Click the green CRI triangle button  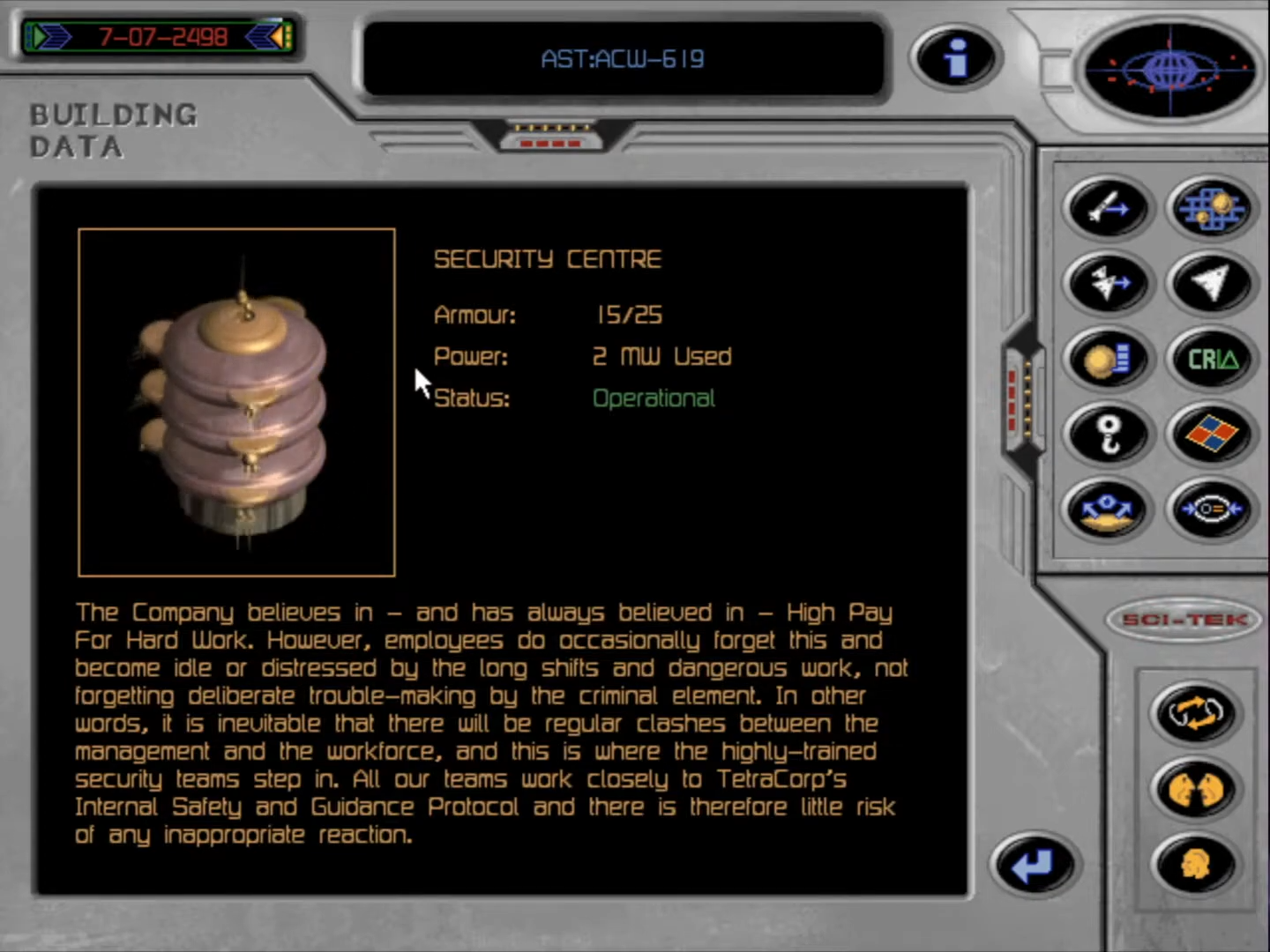[x=1211, y=360]
